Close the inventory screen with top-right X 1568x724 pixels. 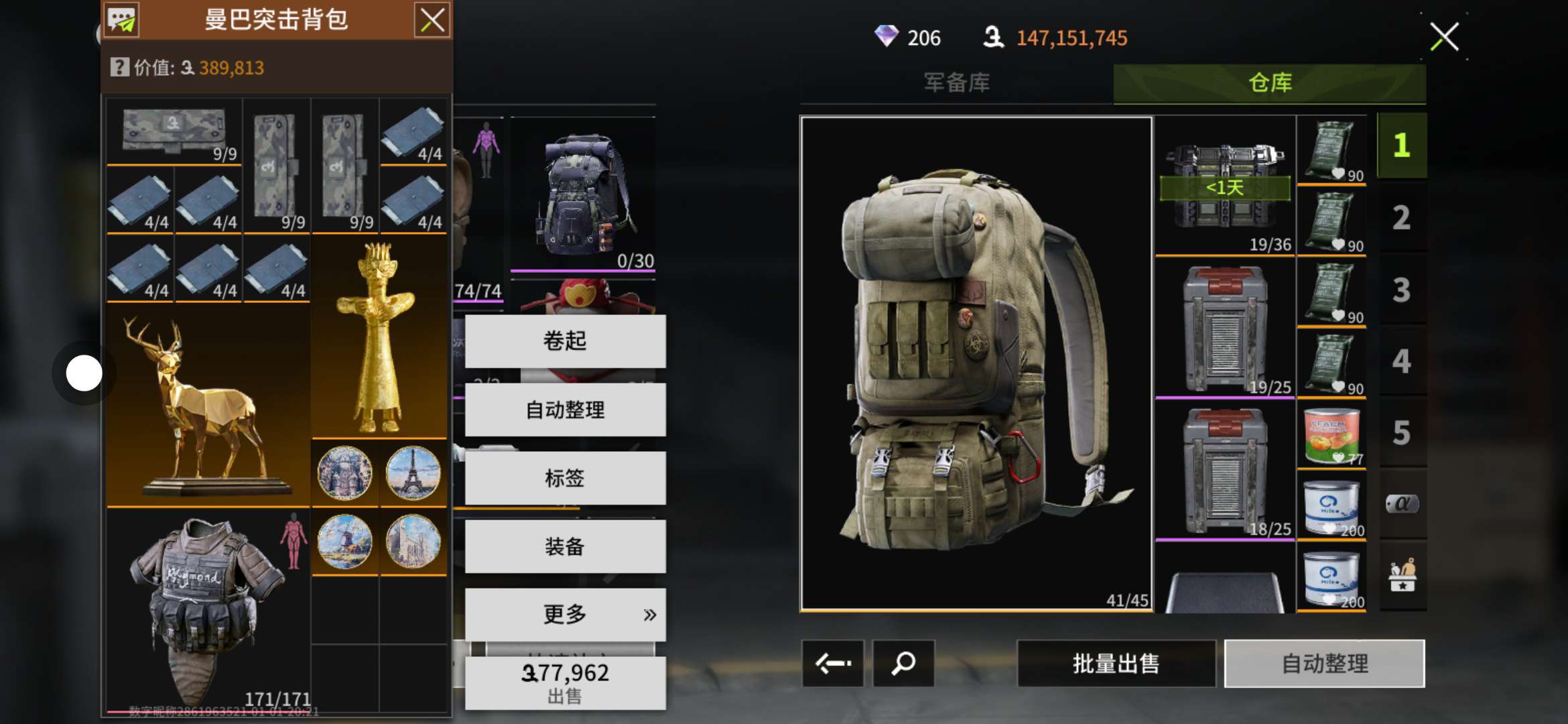[1444, 37]
